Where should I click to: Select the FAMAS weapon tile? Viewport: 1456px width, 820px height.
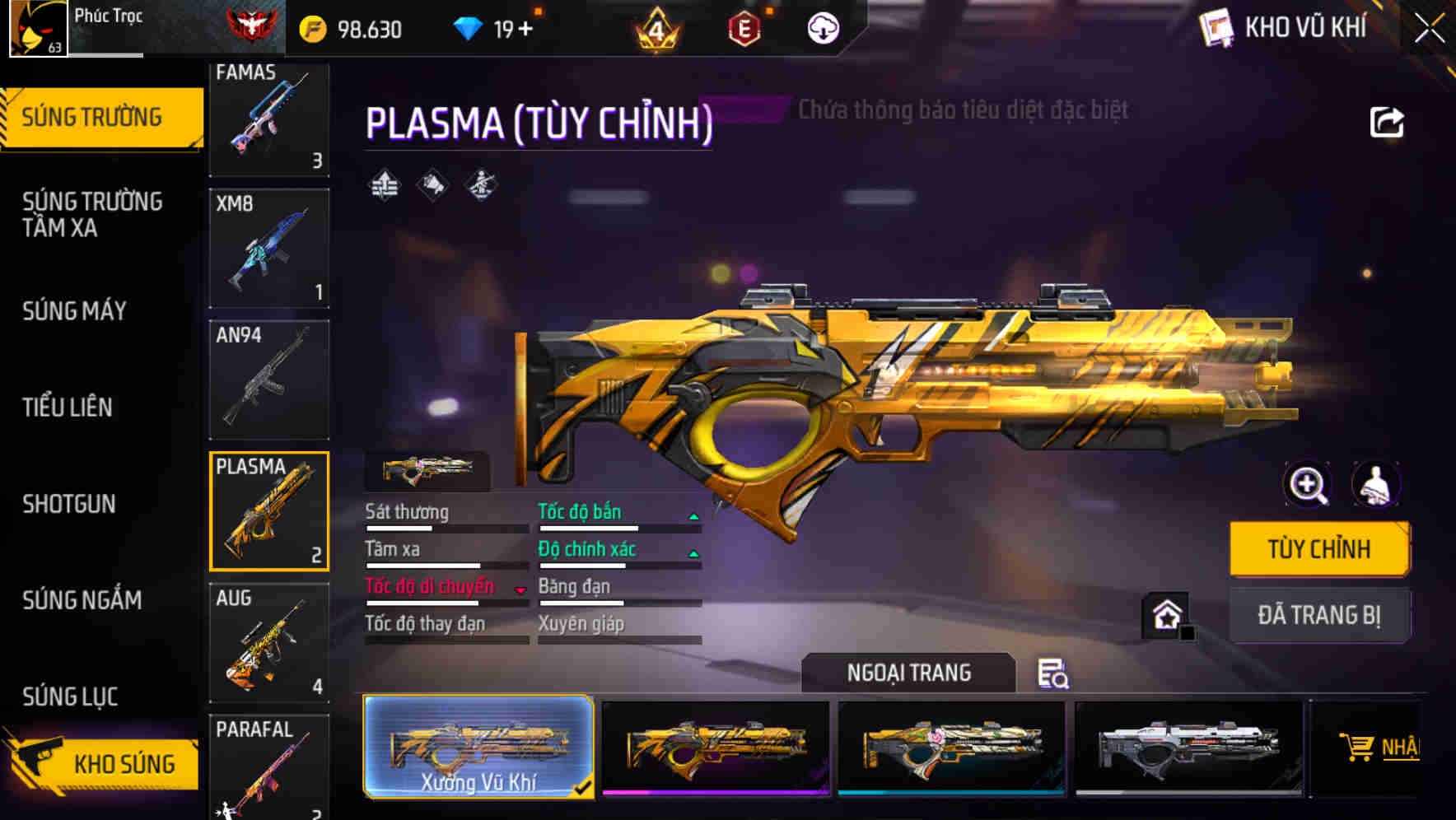point(269,118)
